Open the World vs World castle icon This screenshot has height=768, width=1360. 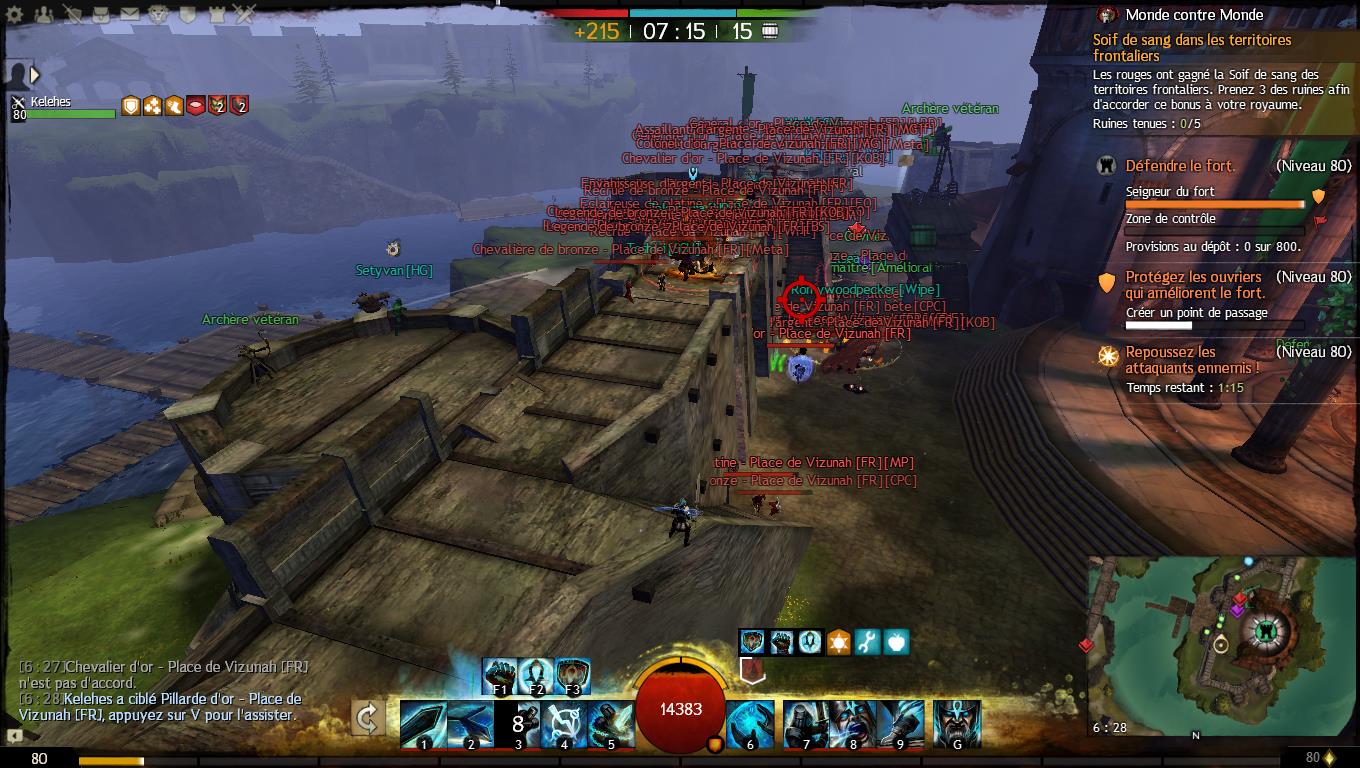216,14
